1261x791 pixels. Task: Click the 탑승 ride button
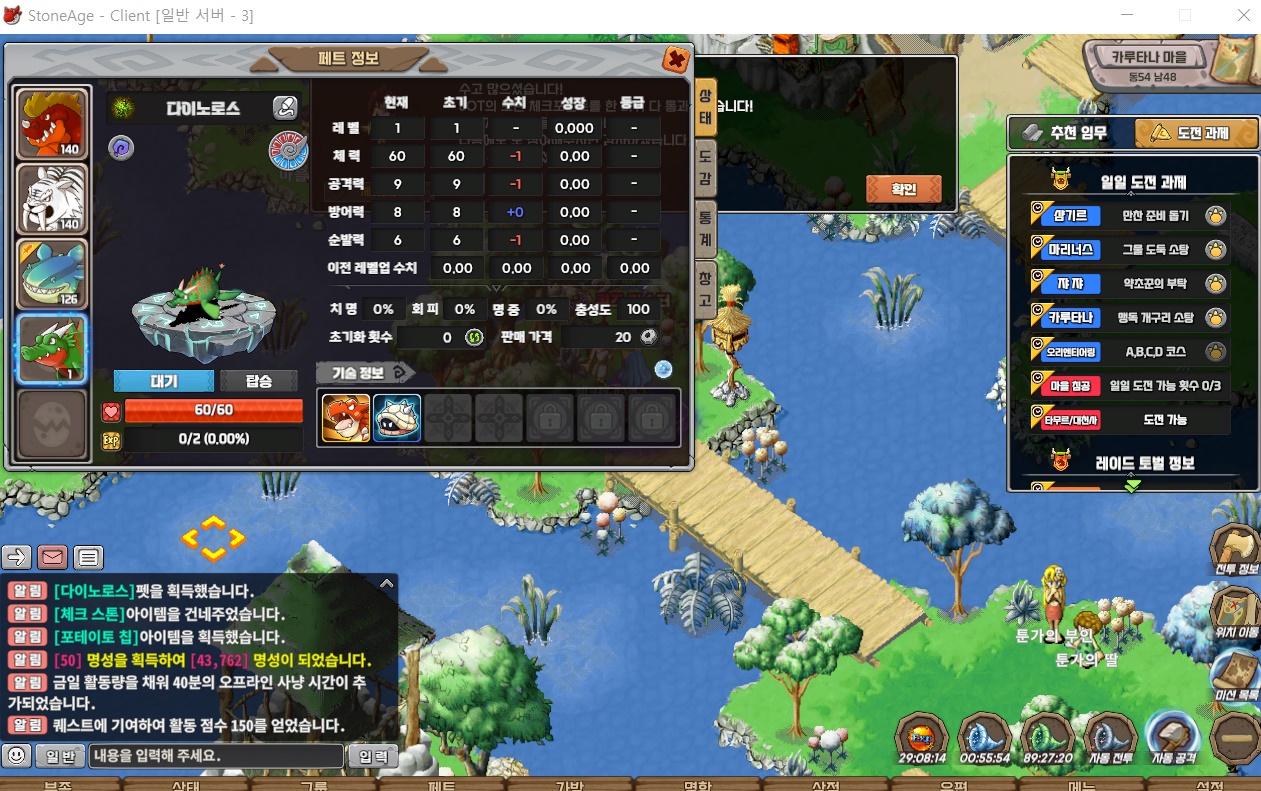click(x=258, y=381)
